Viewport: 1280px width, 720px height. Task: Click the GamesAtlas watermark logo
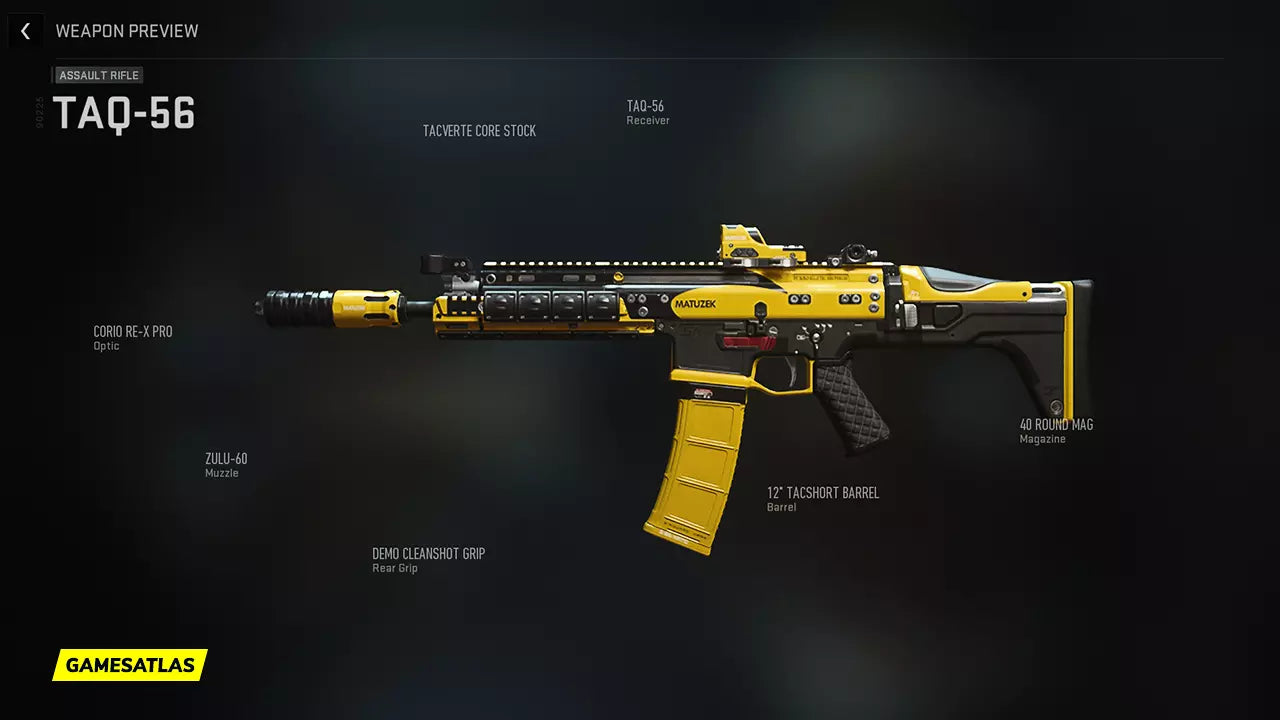tap(130, 665)
